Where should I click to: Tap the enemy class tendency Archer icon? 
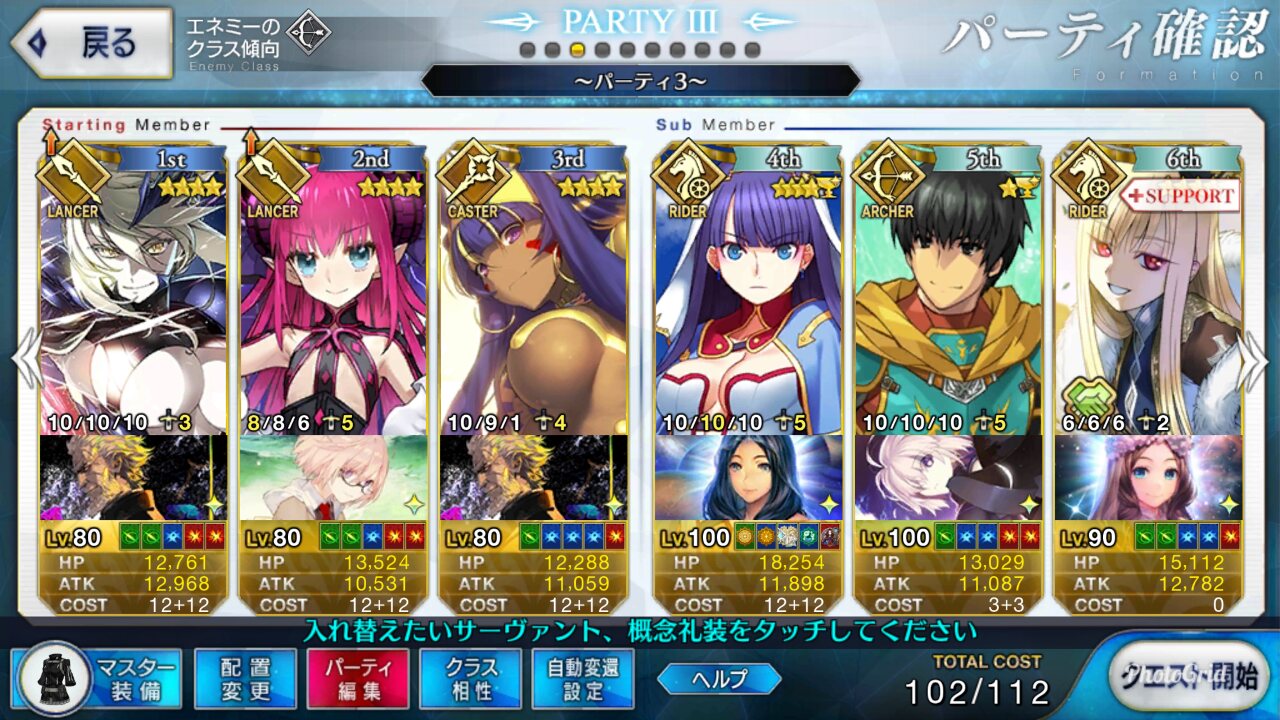pos(308,35)
